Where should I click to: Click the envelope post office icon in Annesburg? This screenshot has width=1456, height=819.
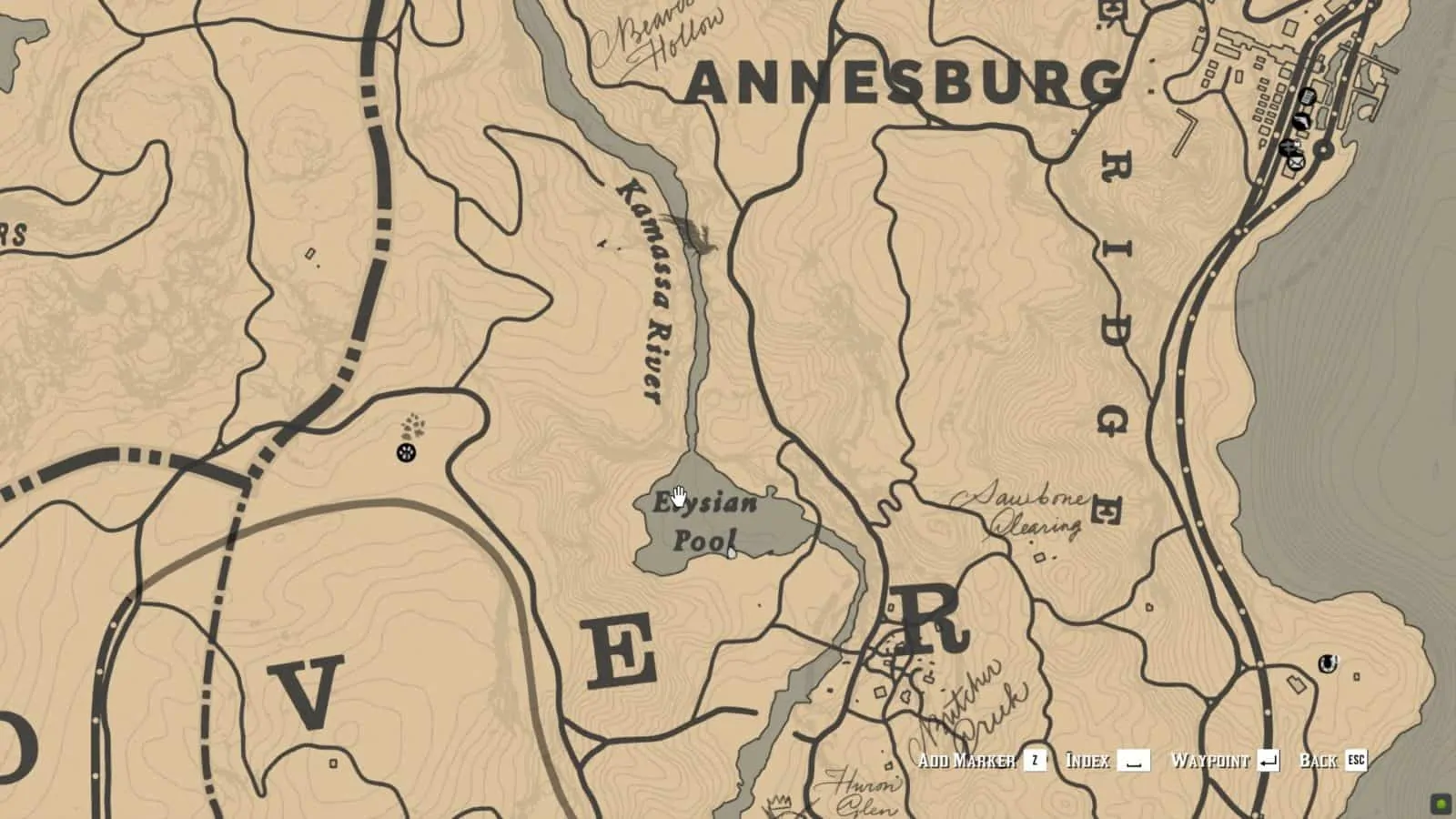[1295, 162]
